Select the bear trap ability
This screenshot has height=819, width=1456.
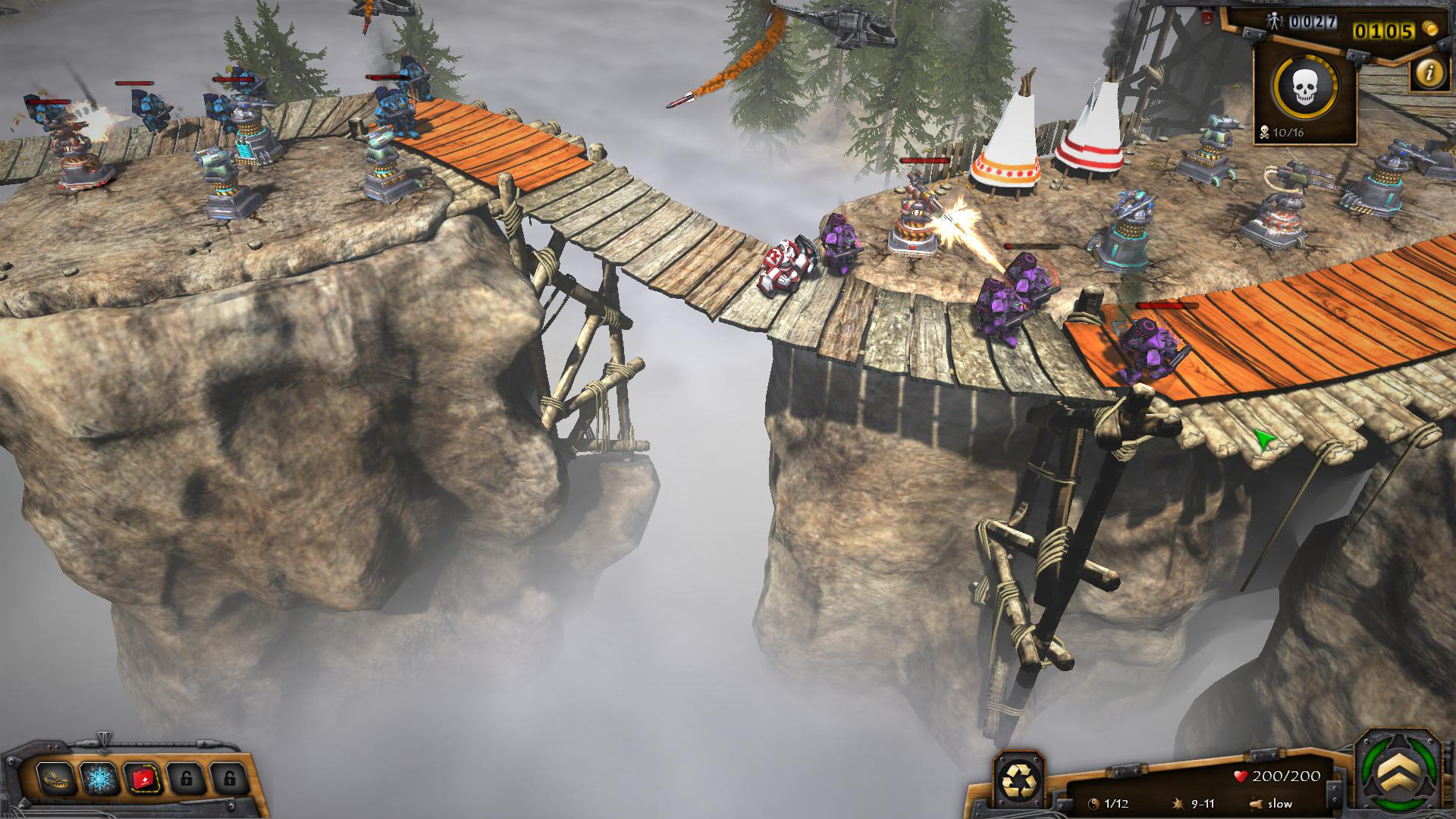pos(57,777)
